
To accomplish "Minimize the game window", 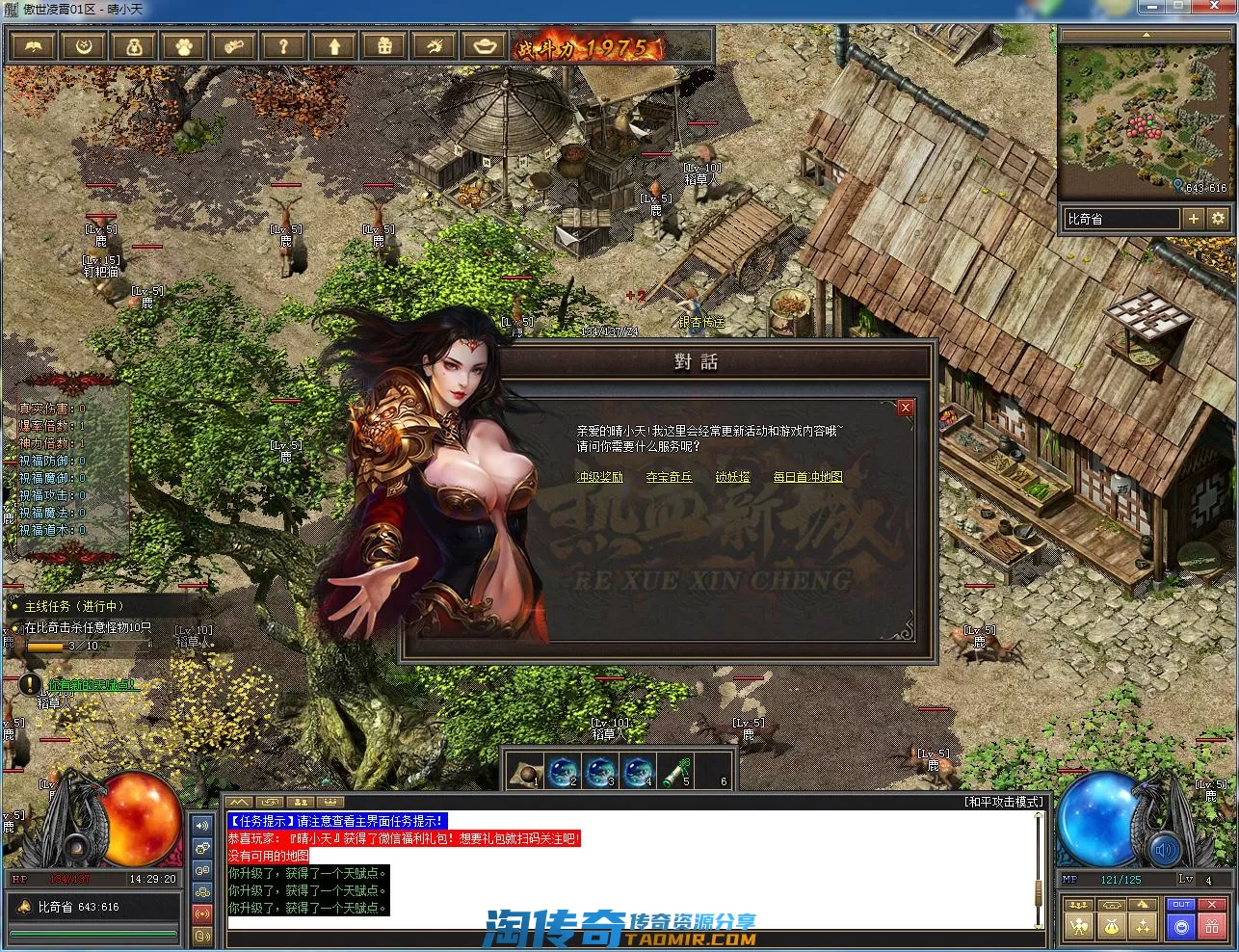I will point(1151,7).
